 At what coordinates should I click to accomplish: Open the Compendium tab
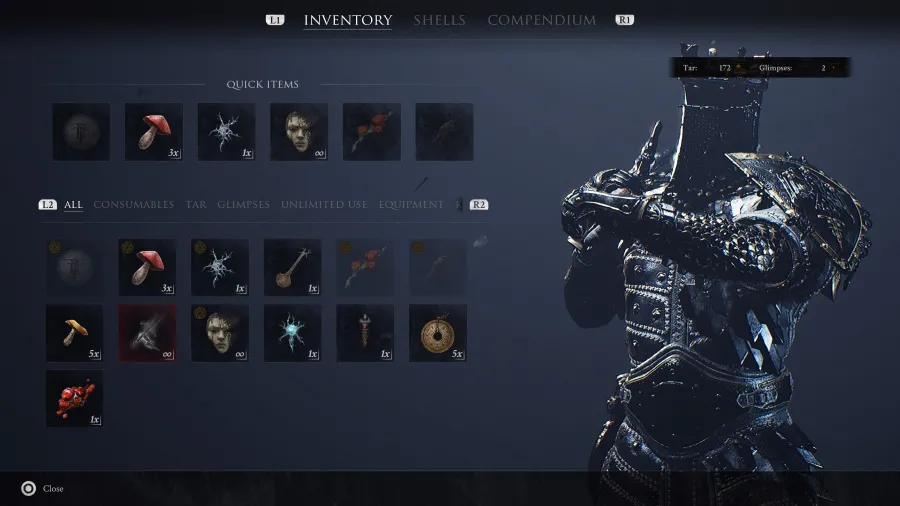[x=541, y=20]
